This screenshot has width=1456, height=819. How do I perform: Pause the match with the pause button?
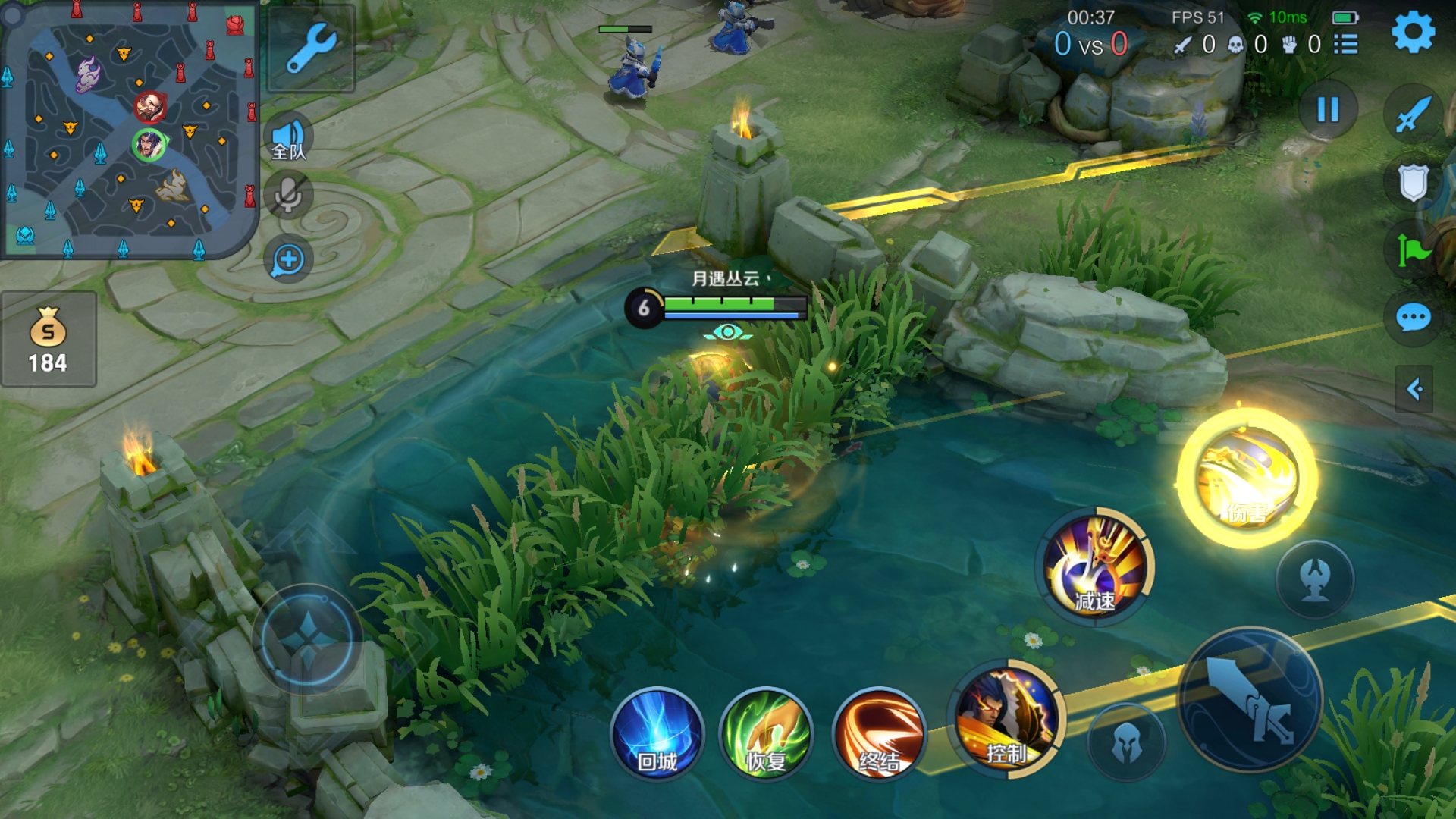[1328, 110]
